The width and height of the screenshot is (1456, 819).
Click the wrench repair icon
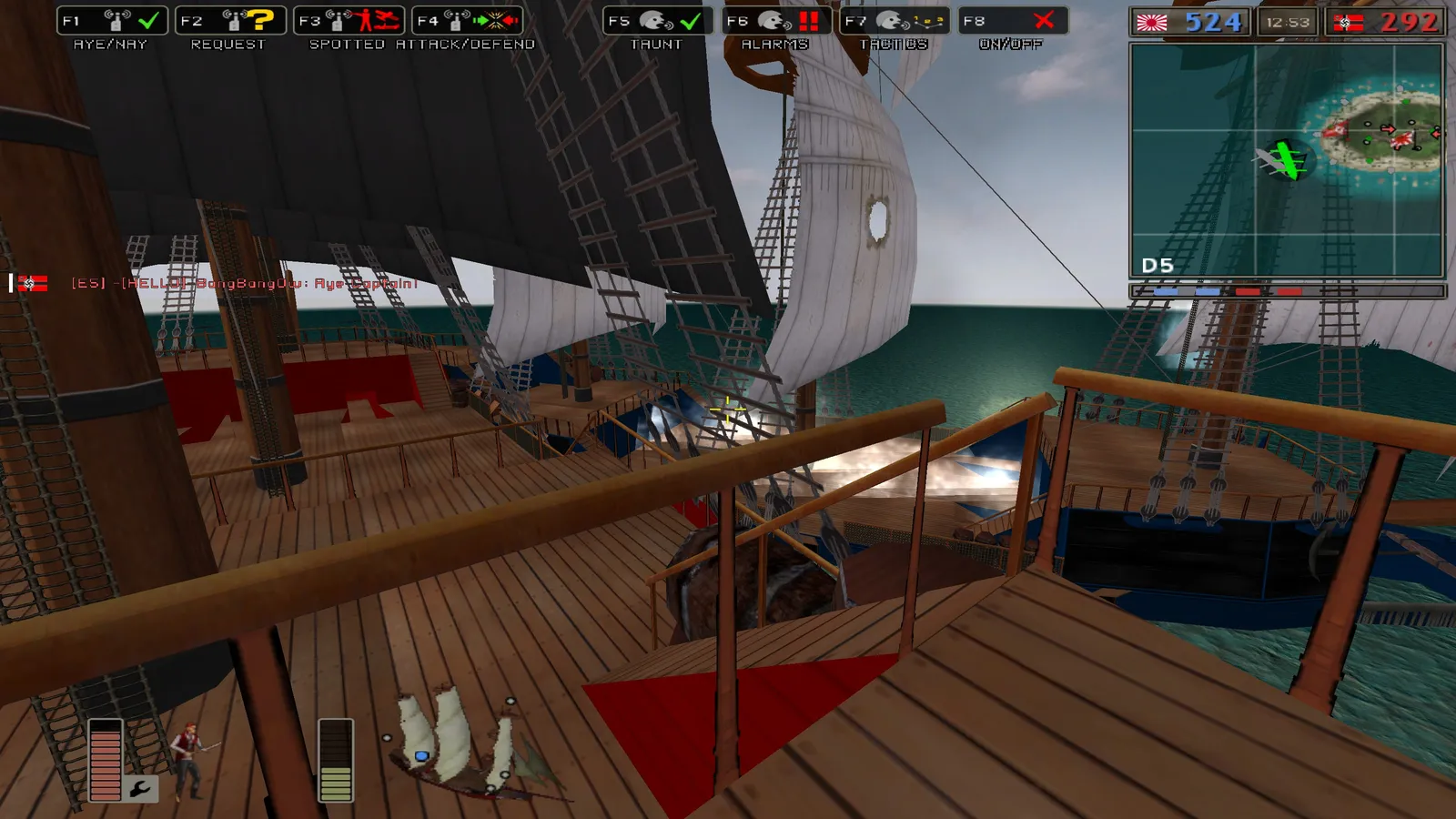tap(141, 788)
